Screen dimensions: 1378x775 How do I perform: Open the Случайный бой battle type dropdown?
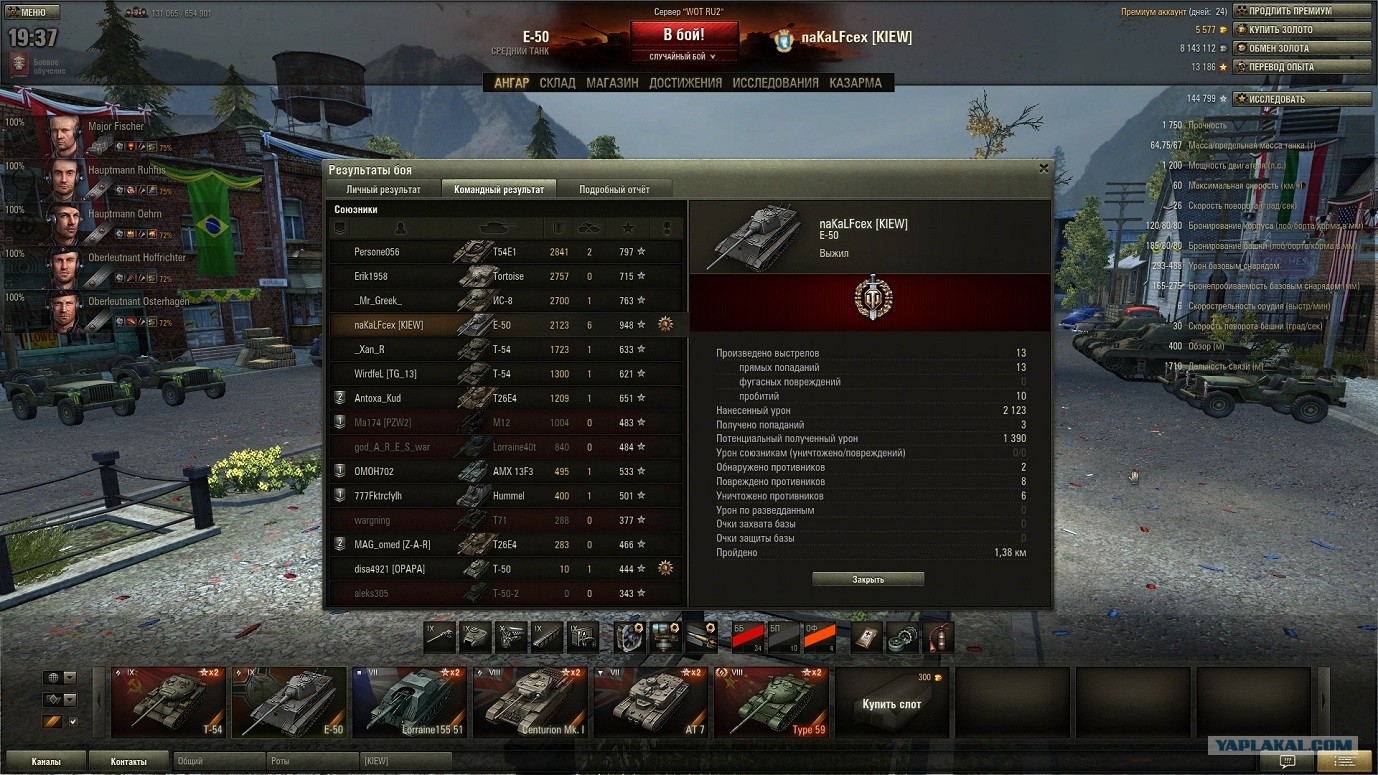click(684, 57)
